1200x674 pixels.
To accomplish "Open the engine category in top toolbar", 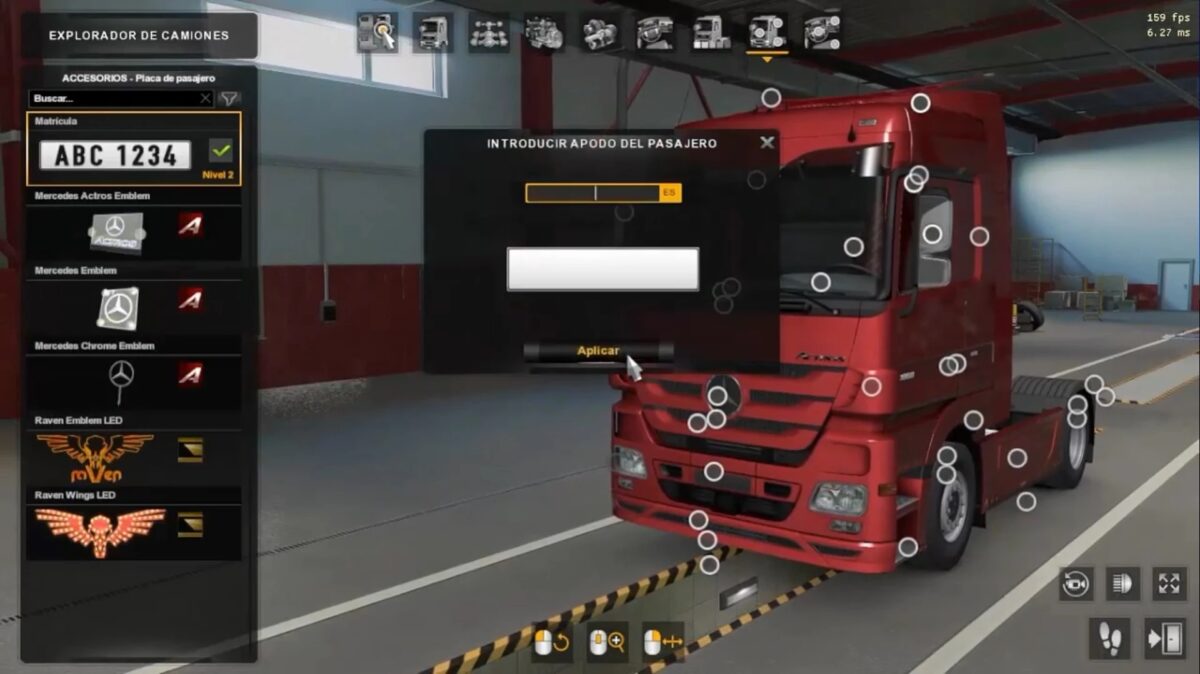I will click(544, 33).
